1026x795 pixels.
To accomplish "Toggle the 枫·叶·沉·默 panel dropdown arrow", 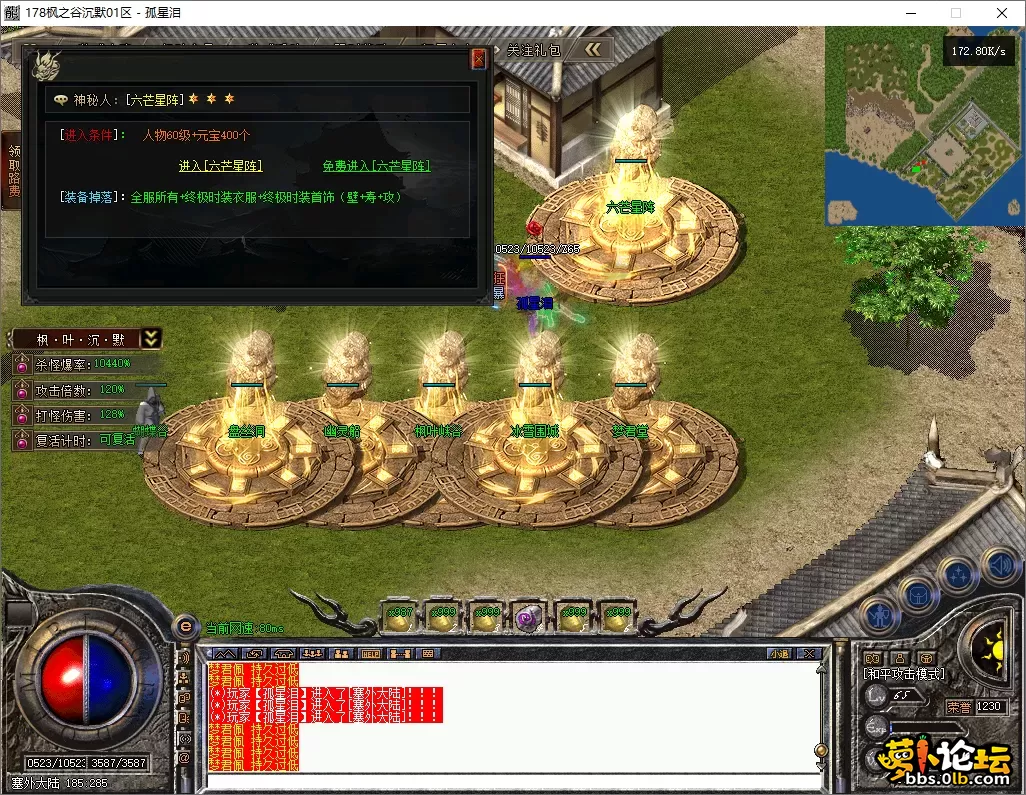I will click(151, 339).
